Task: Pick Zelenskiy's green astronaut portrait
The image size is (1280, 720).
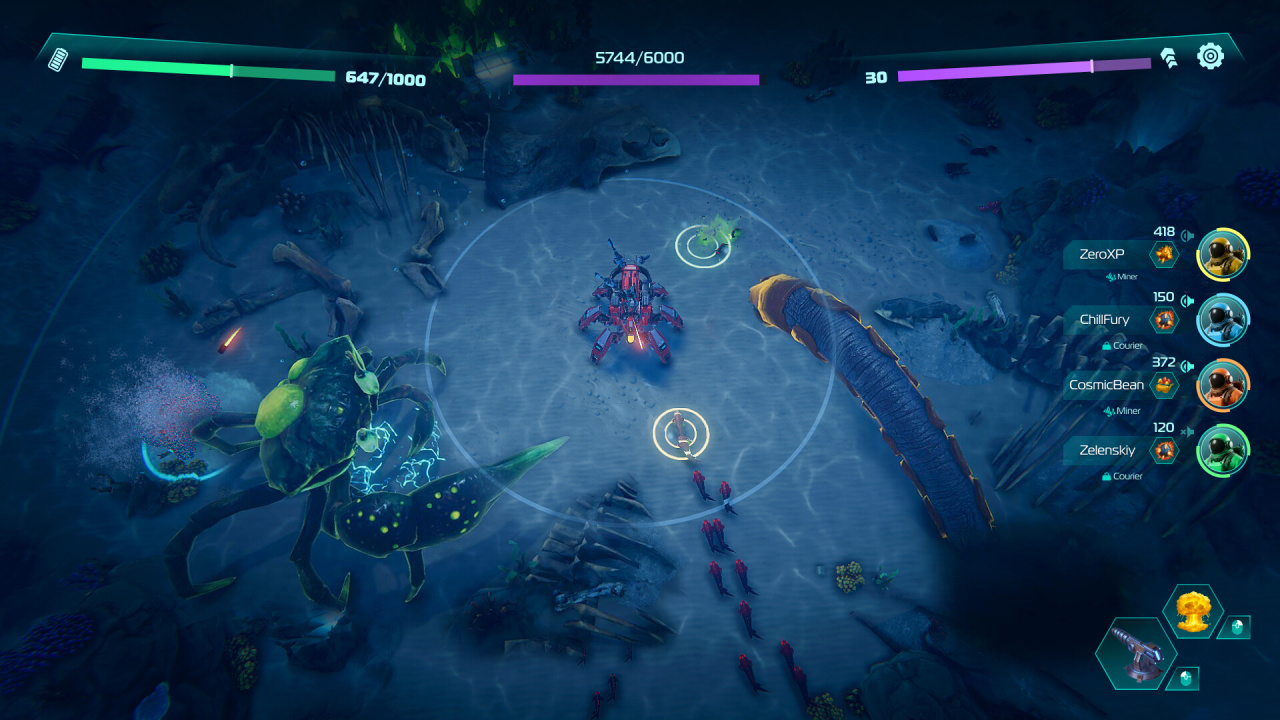Action: click(1222, 450)
